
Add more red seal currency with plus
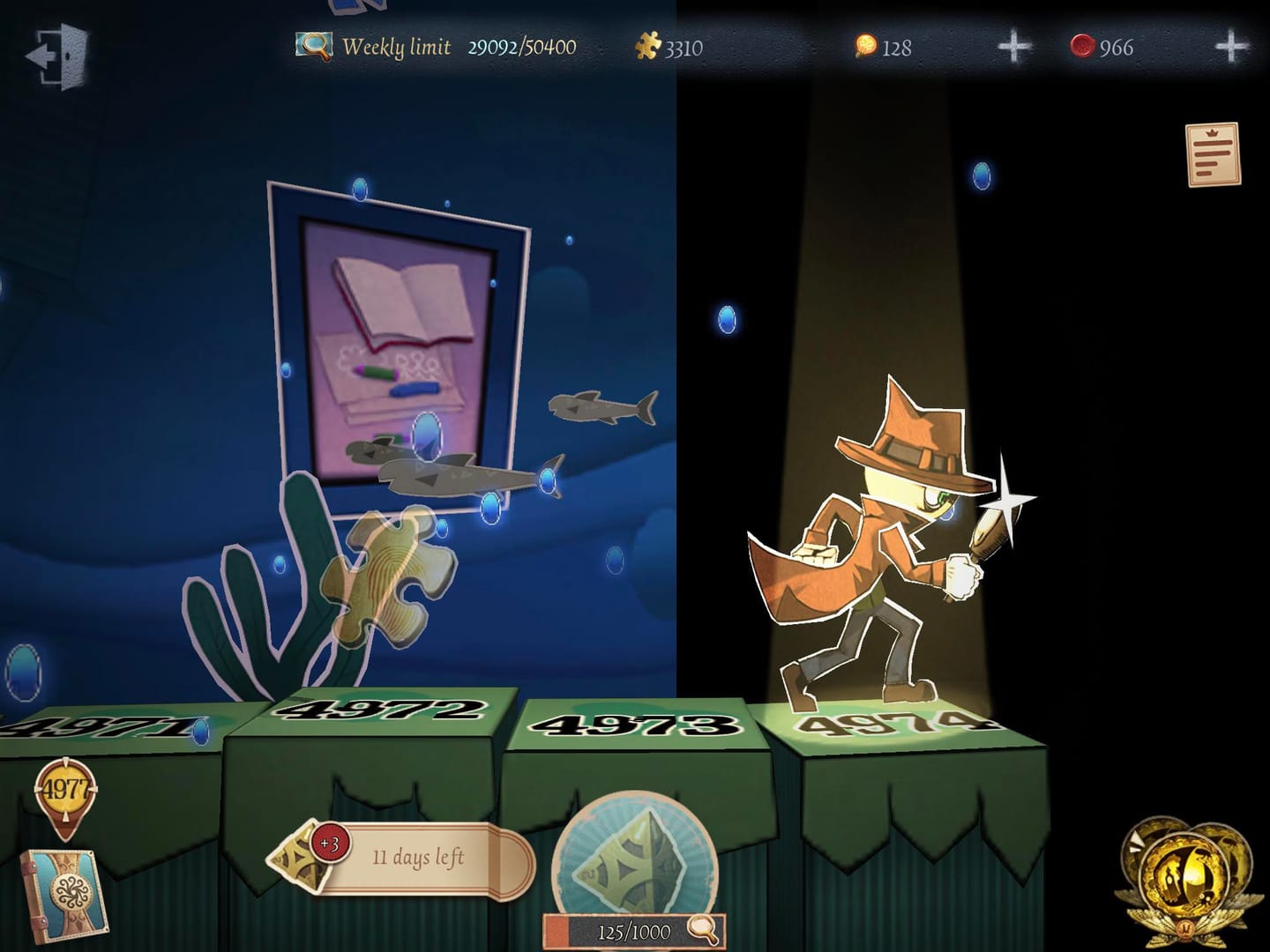click(x=1231, y=47)
